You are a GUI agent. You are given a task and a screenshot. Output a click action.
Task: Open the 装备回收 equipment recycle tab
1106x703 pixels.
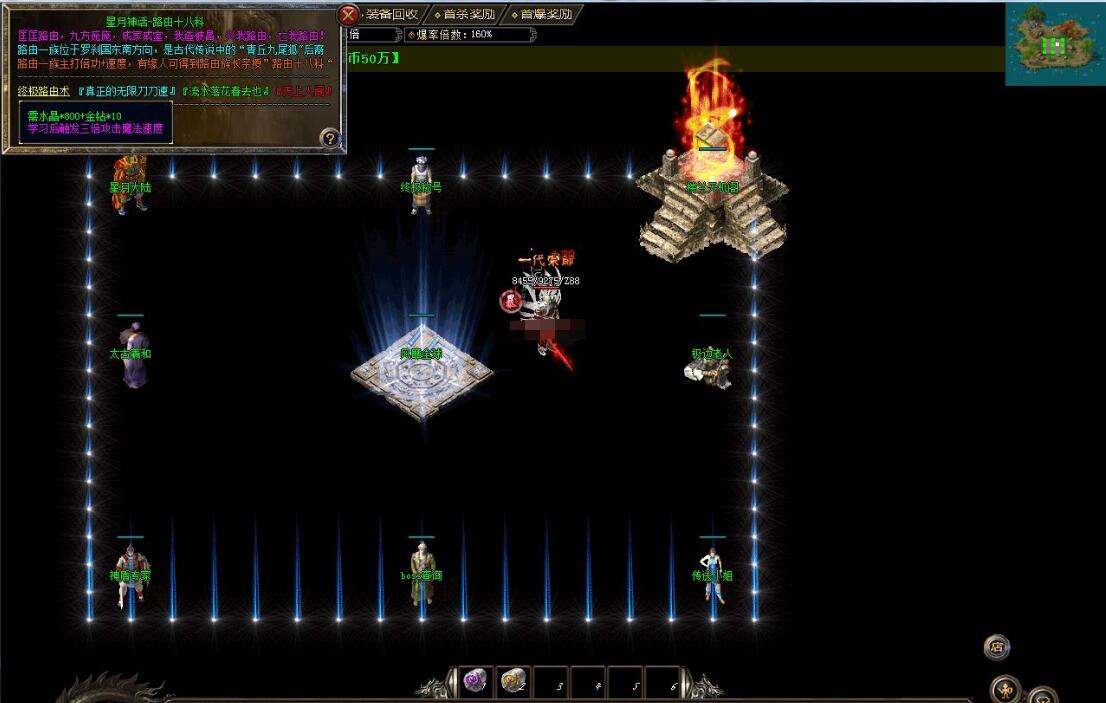[391, 15]
